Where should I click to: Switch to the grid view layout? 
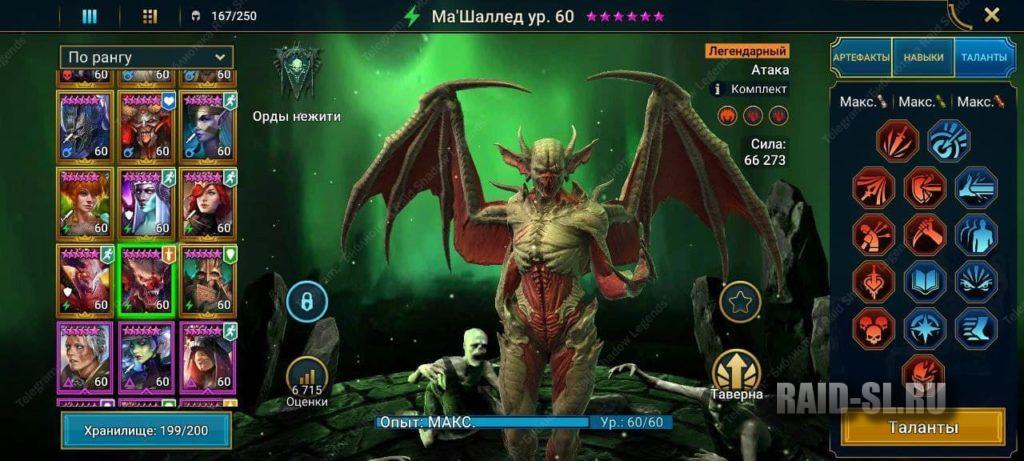[150, 16]
